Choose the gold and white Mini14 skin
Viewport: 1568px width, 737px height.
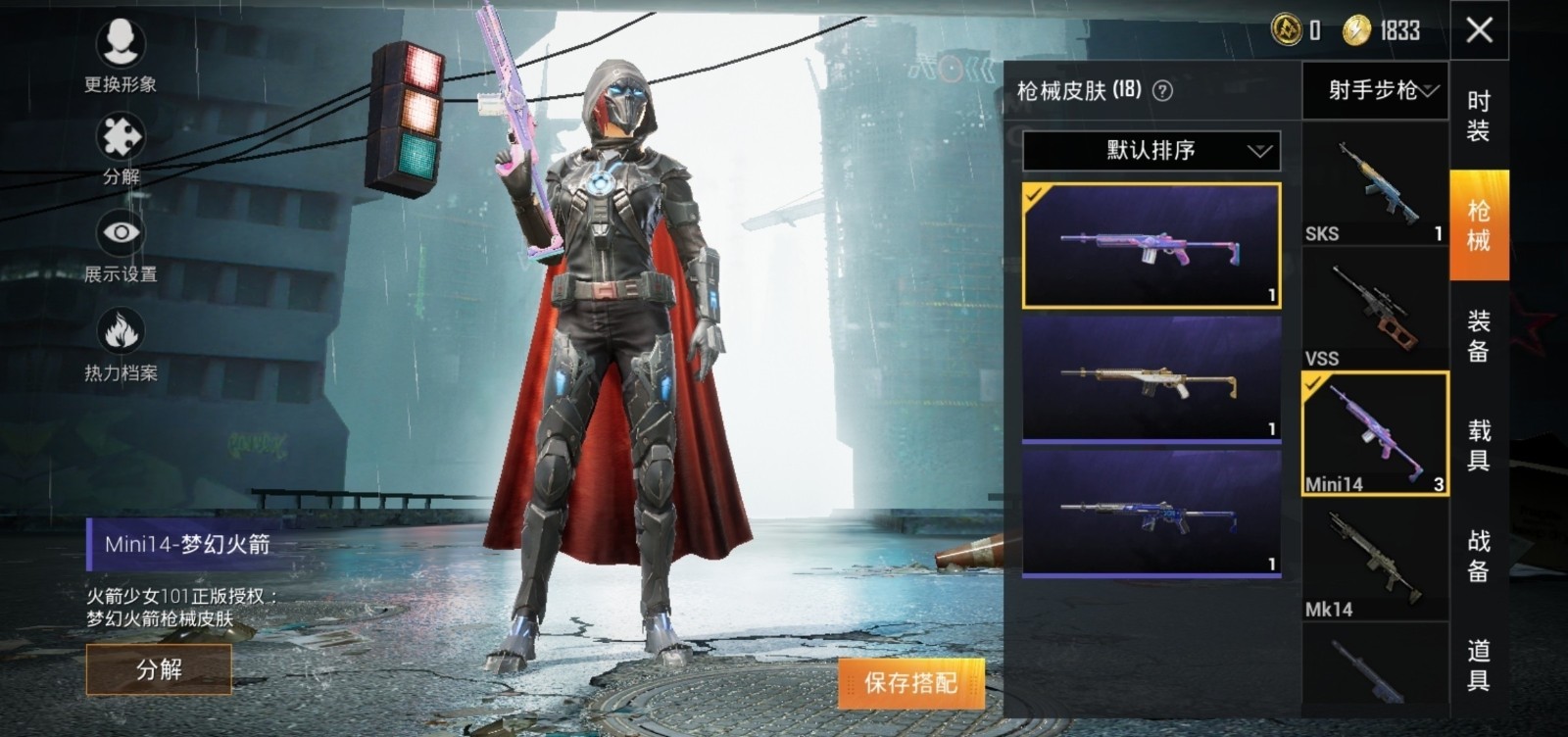(x=1151, y=378)
